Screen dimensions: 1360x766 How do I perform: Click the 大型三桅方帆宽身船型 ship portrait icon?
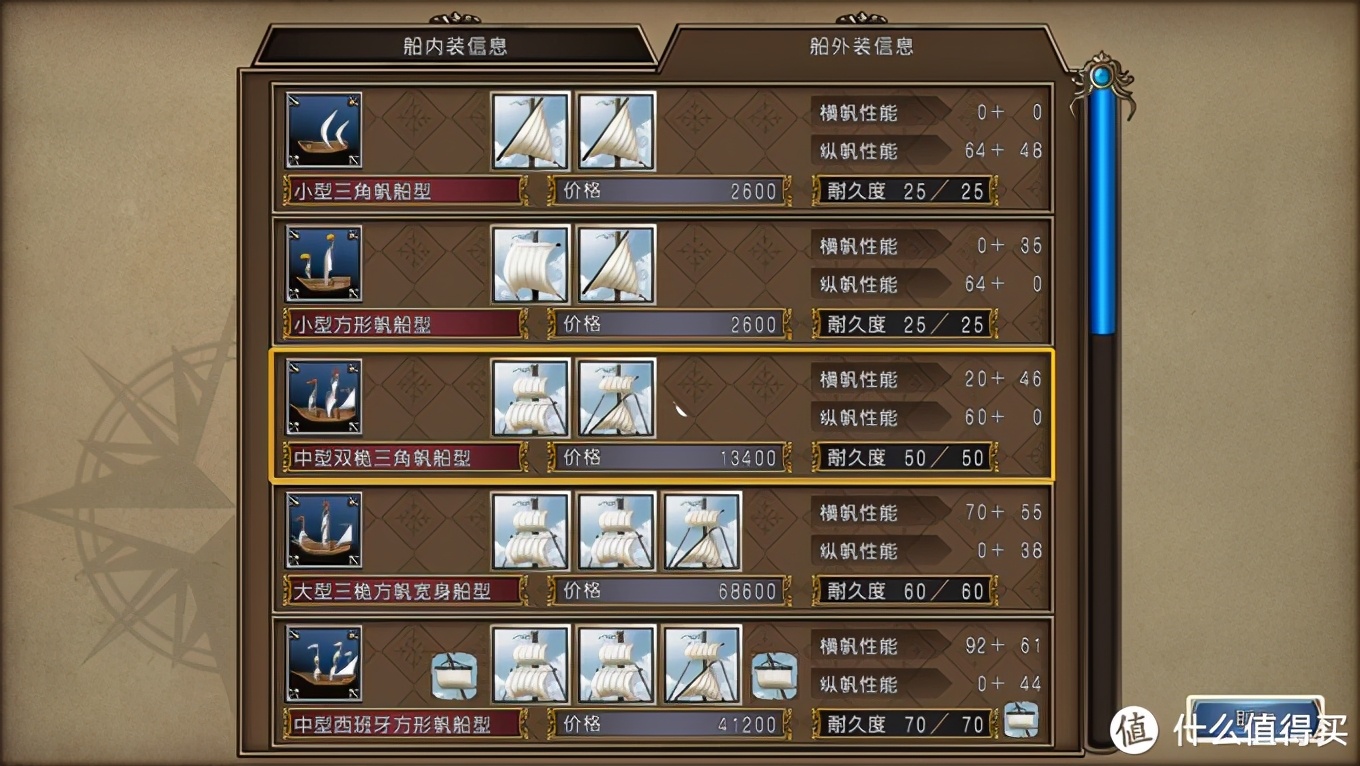click(322, 531)
